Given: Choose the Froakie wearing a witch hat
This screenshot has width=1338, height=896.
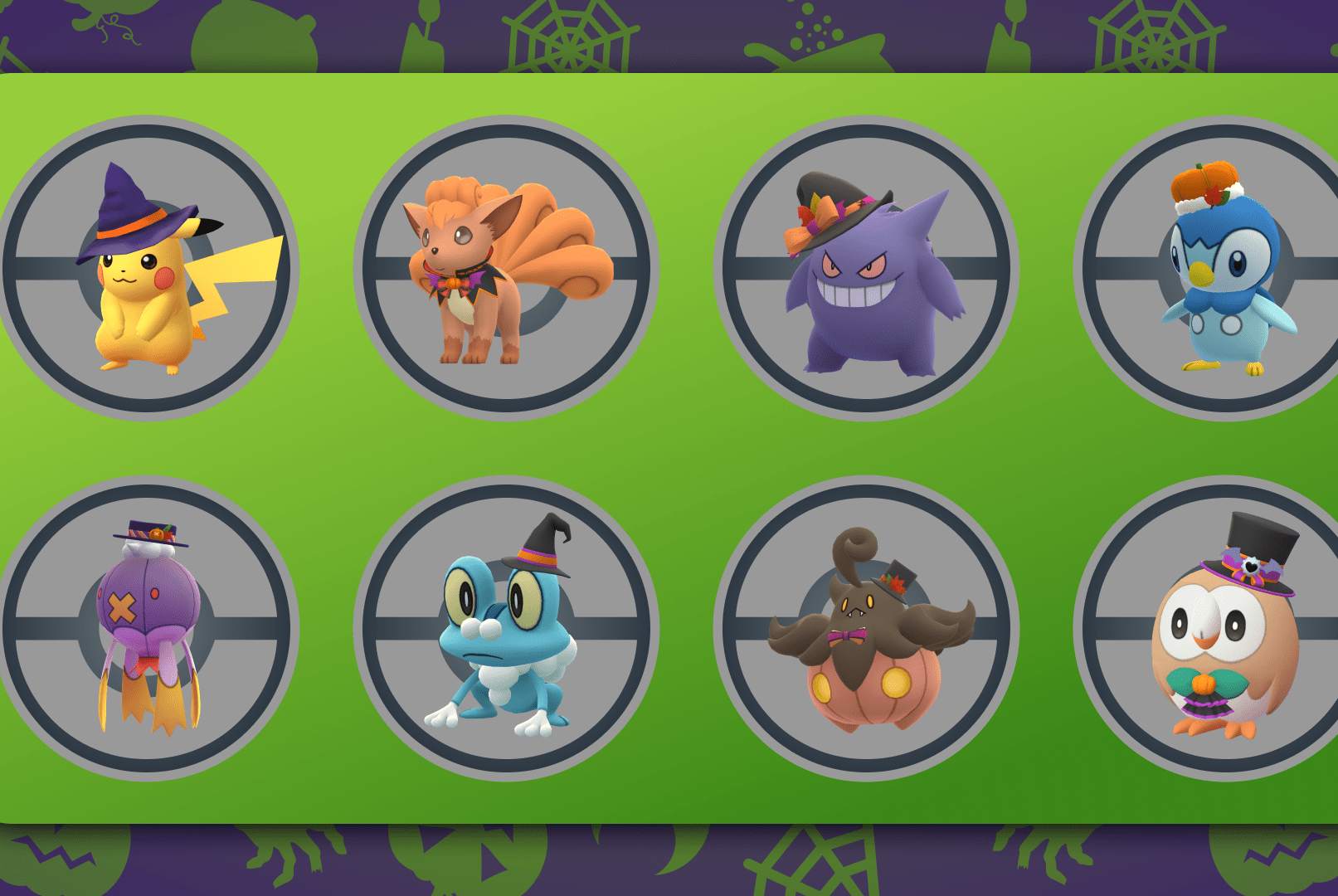Looking at the screenshot, I should 506,628.
